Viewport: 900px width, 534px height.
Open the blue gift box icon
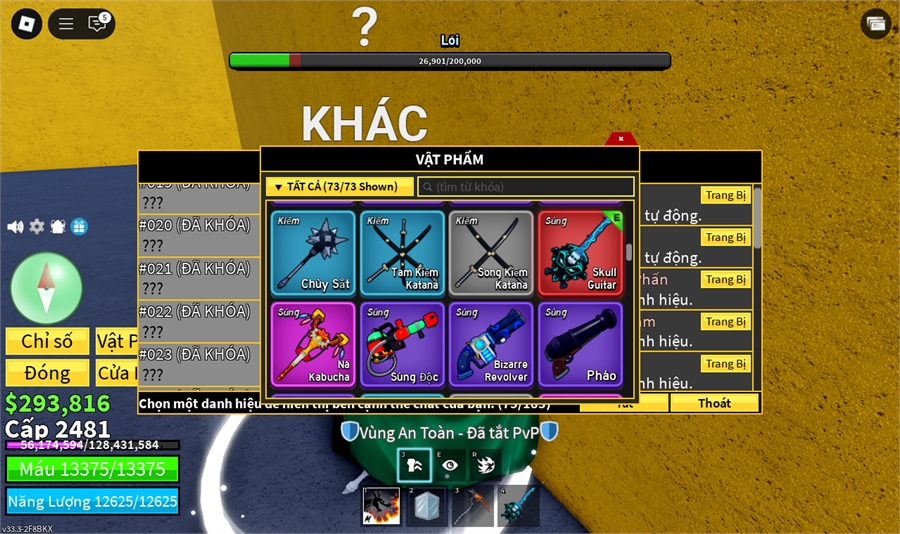(x=80, y=227)
